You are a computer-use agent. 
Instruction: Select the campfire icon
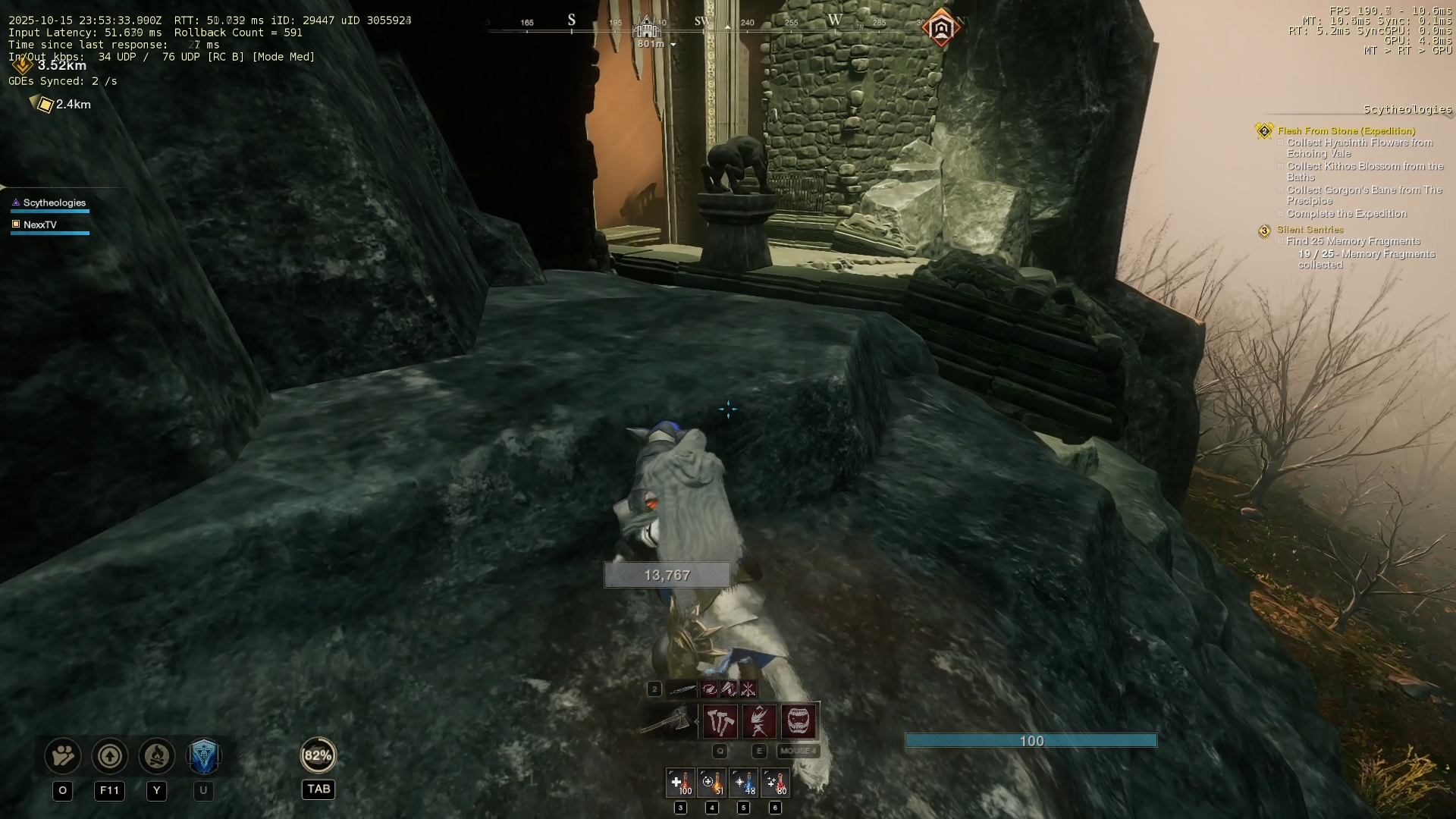157,756
